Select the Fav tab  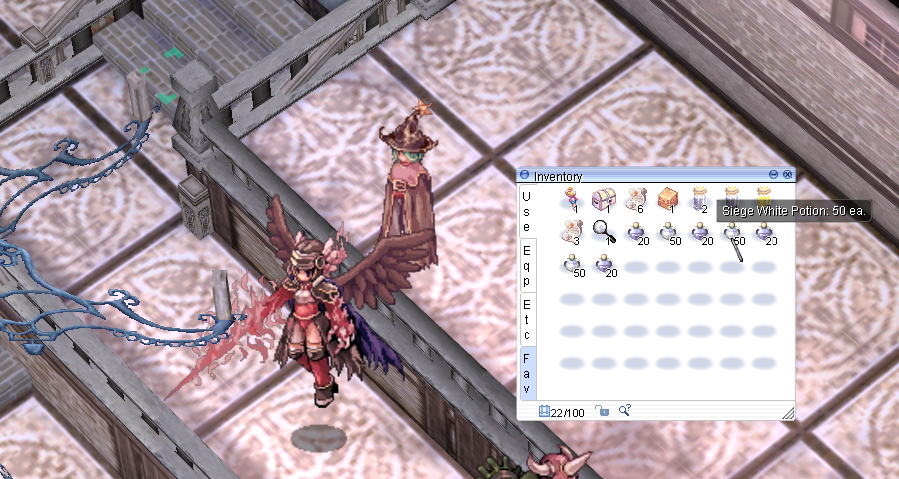(x=526, y=372)
